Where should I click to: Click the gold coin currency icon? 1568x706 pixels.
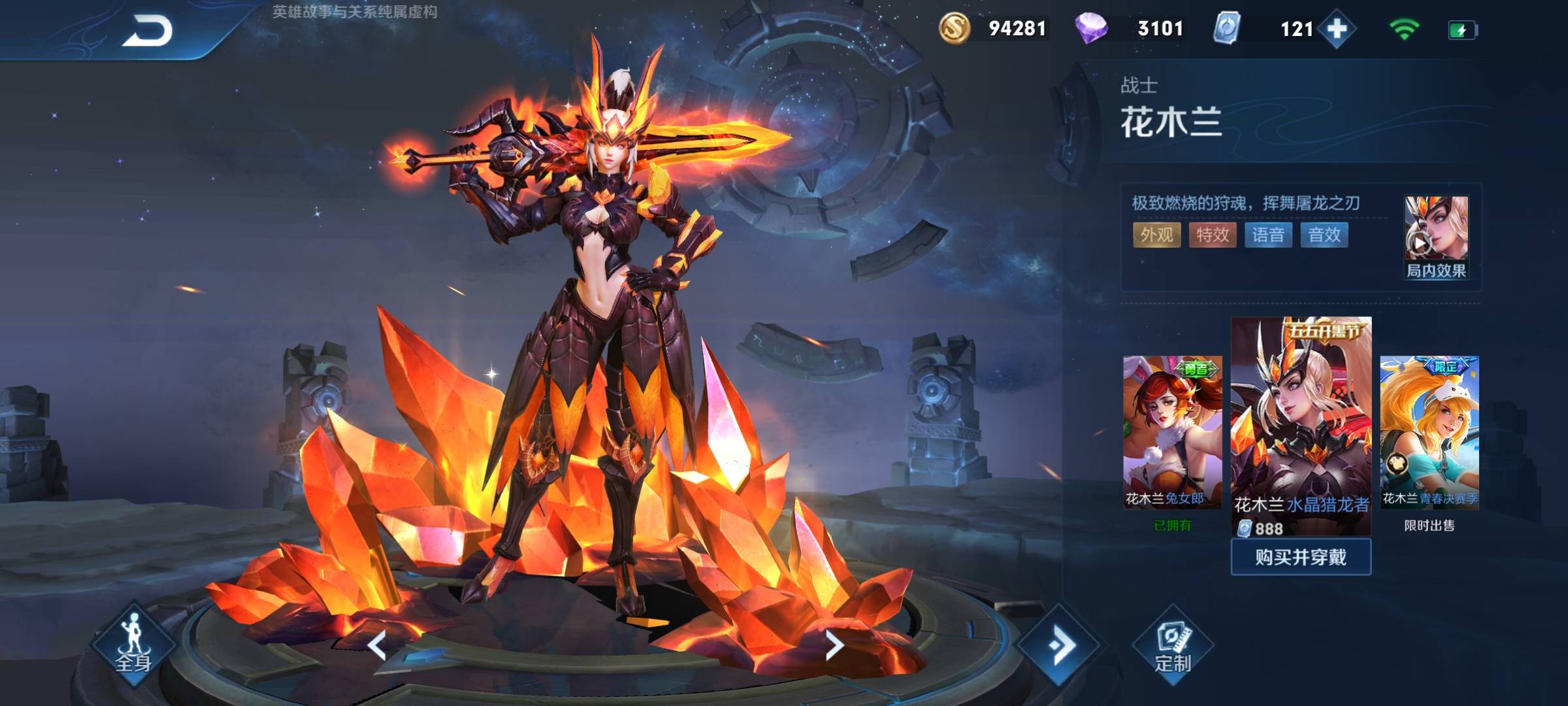(954, 29)
